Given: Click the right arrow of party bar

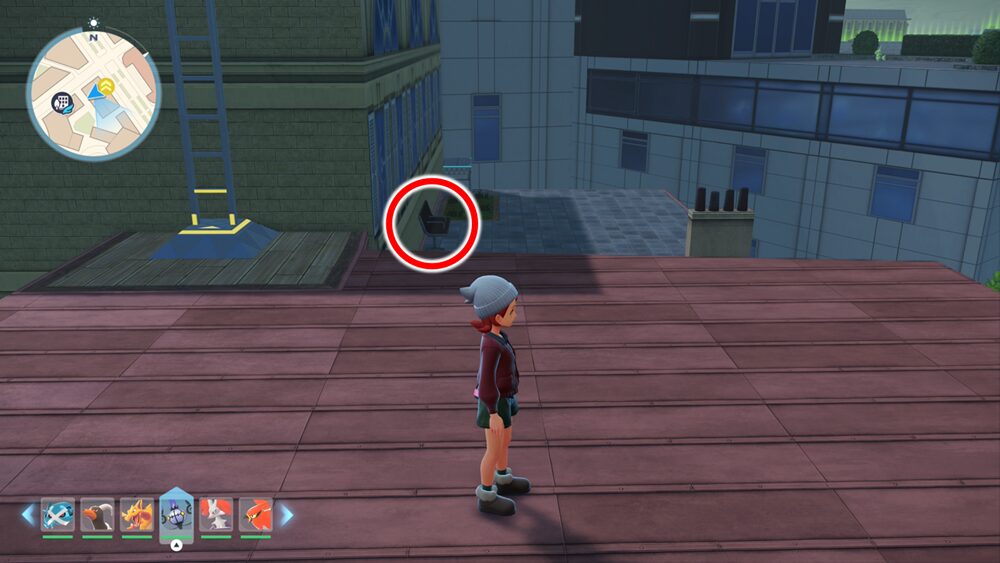Looking at the screenshot, I should pos(287,515).
